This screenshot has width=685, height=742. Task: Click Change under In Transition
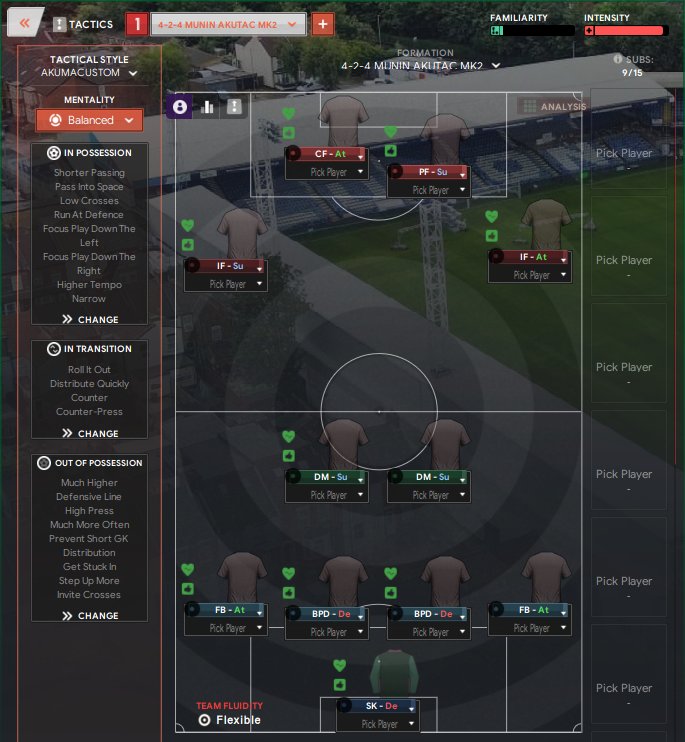click(x=90, y=434)
